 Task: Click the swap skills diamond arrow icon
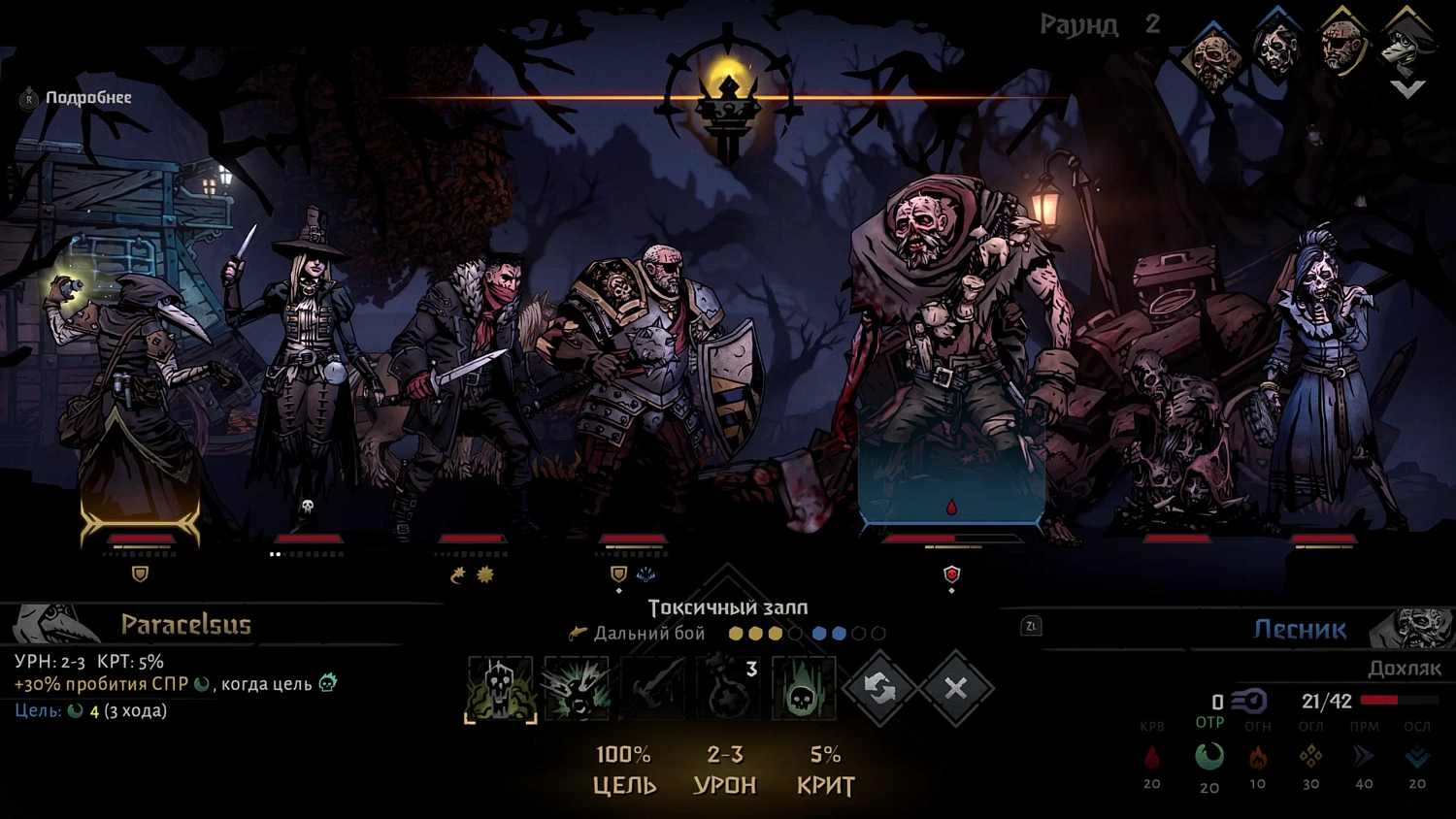(x=879, y=687)
